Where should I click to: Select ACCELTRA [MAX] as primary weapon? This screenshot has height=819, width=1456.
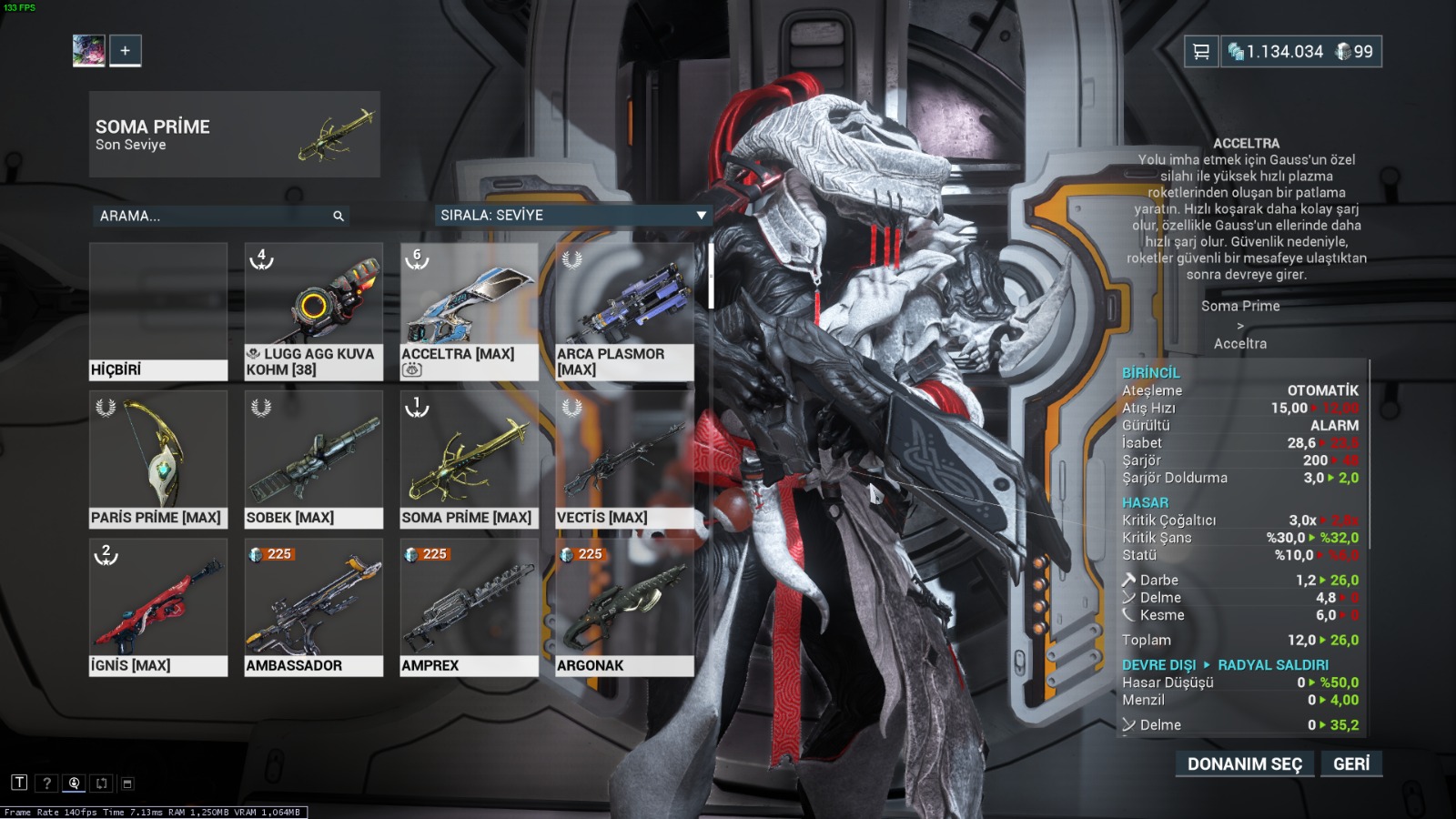468,300
